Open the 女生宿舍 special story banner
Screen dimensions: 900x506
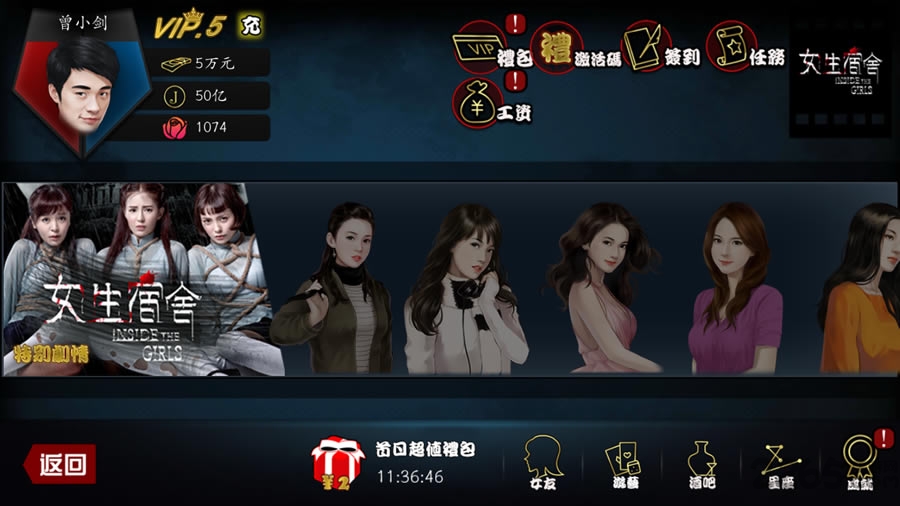click(142, 279)
